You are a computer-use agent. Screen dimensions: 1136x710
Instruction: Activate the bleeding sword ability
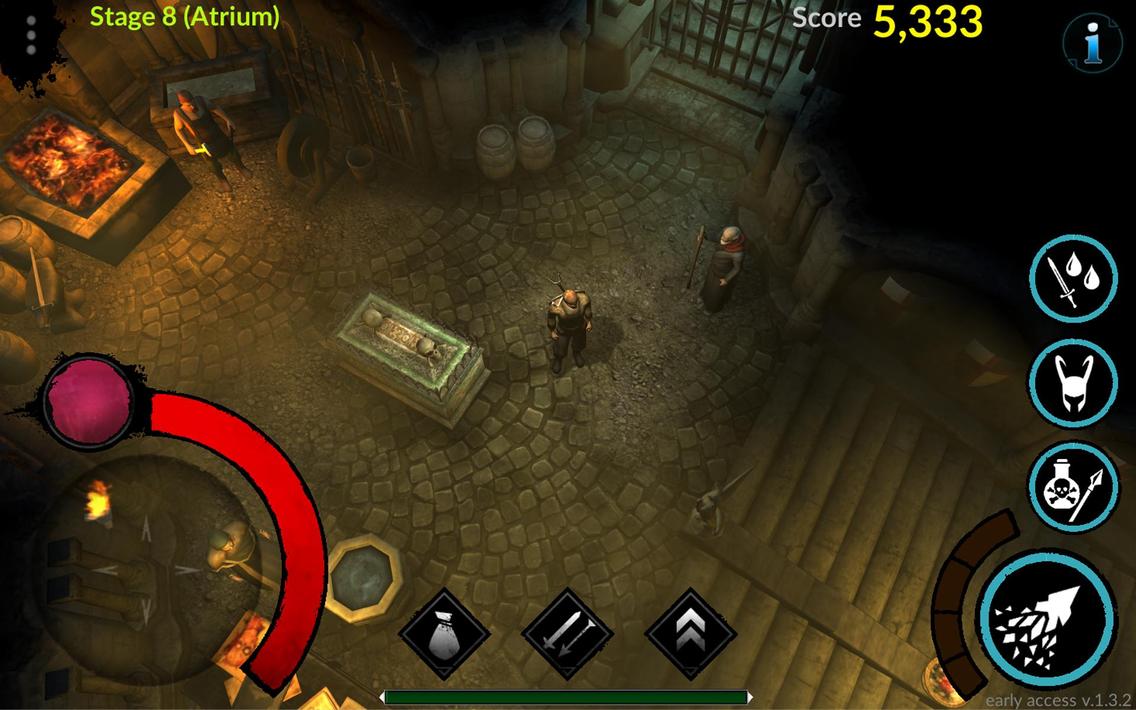(x=1073, y=279)
